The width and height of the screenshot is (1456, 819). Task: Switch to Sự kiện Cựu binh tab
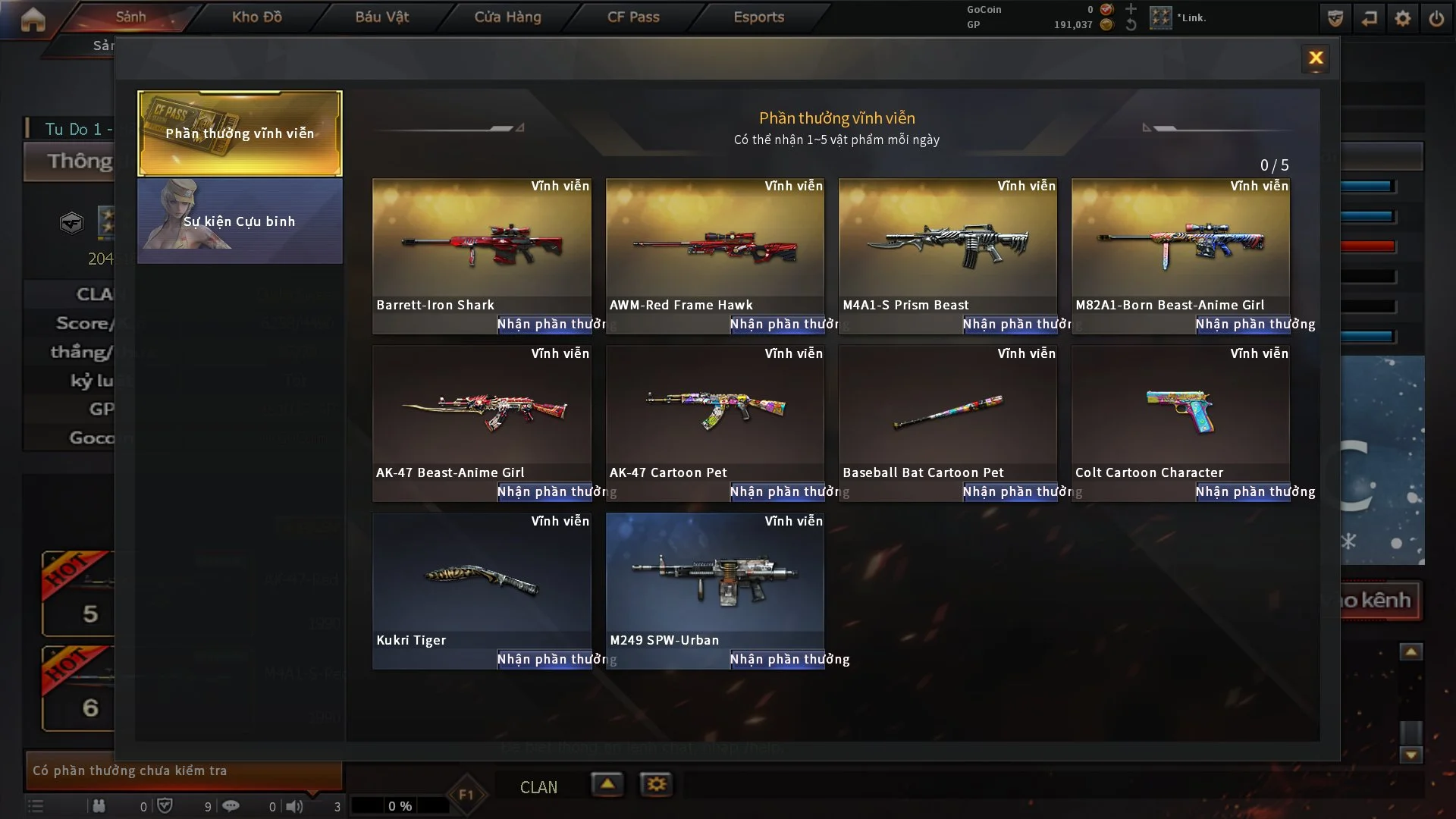[240, 221]
